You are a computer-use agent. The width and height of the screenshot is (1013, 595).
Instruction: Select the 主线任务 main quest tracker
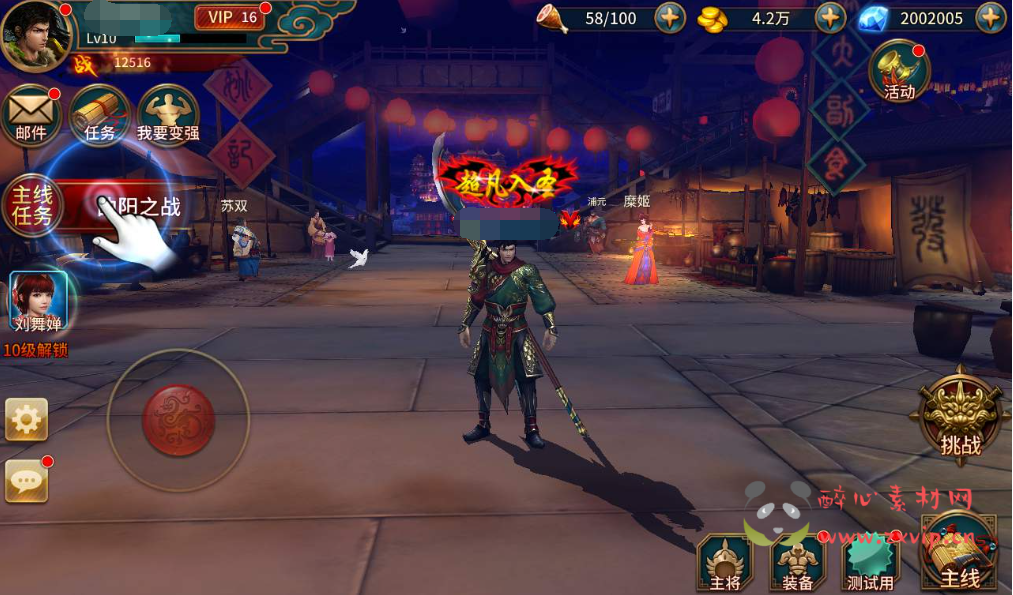[32, 207]
